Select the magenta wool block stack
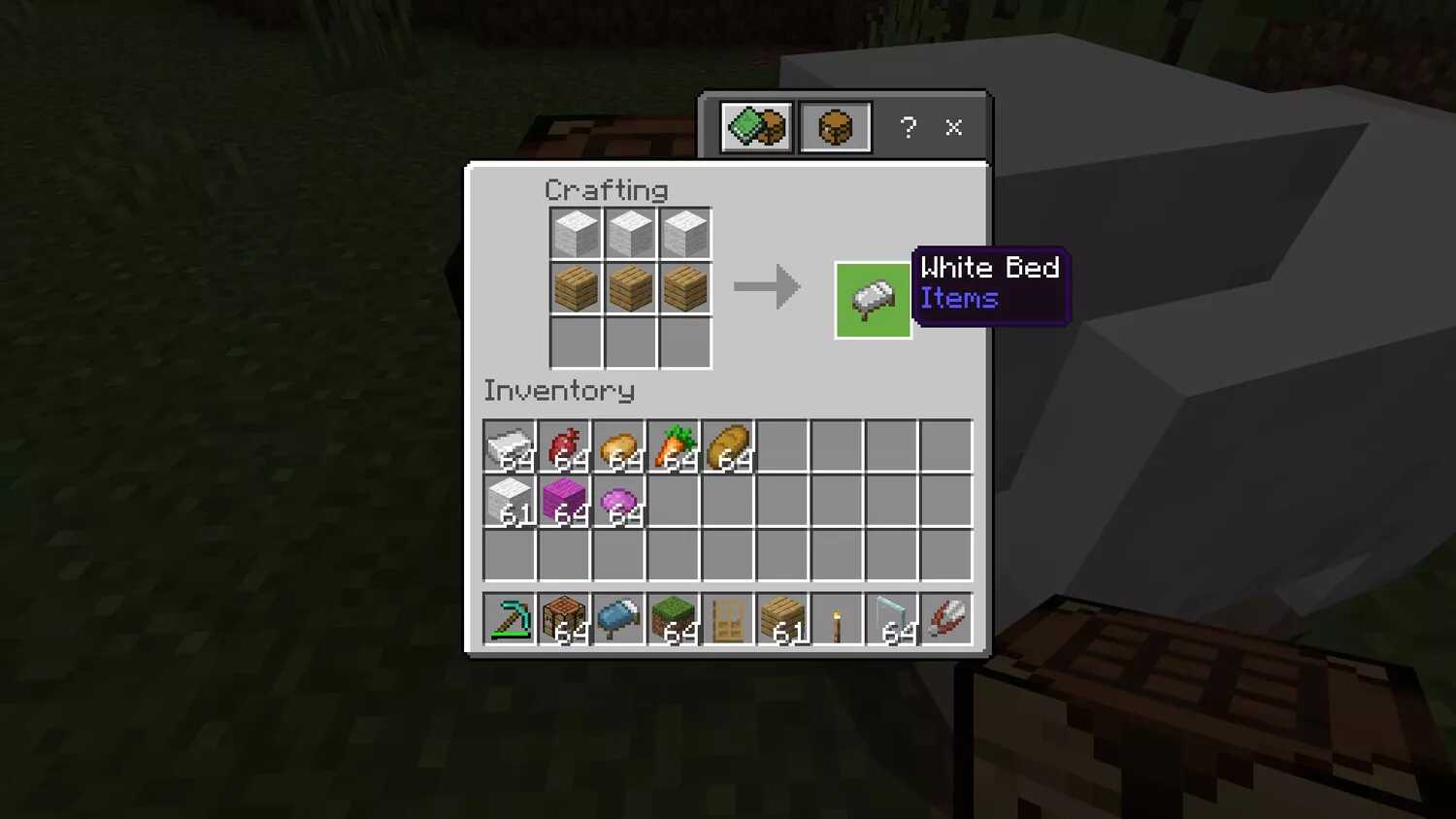 pyautogui.click(x=564, y=501)
